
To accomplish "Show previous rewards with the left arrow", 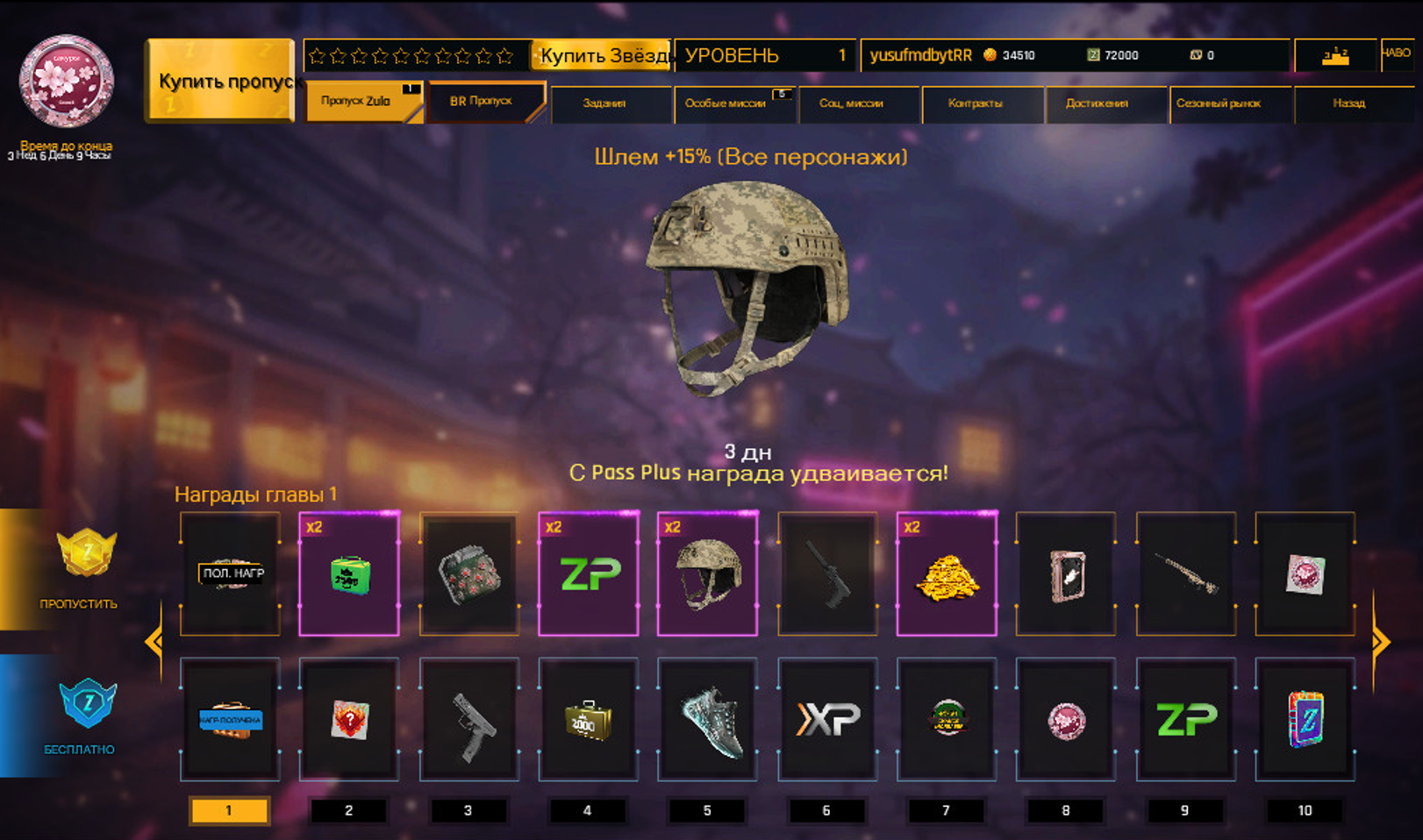I will click(x=154, y=643).
